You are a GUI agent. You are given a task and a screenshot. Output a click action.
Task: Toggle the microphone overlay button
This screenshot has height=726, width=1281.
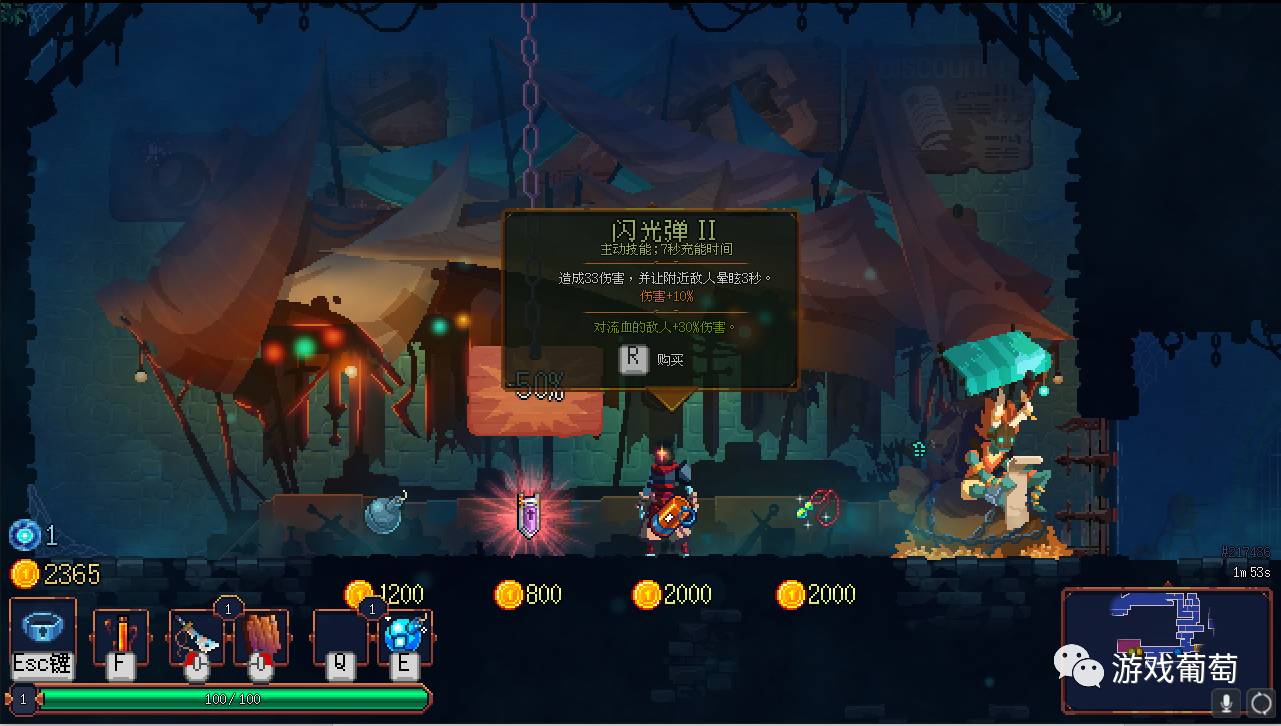click(x=1226, y=701)
